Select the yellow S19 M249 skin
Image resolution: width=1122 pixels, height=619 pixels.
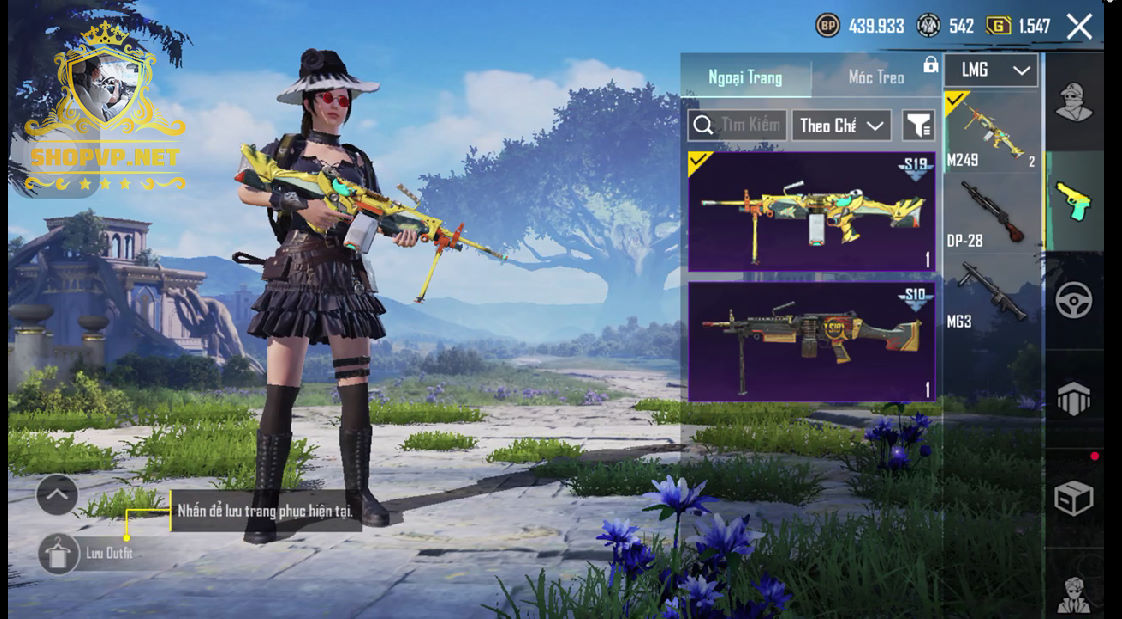click(811, 211)
